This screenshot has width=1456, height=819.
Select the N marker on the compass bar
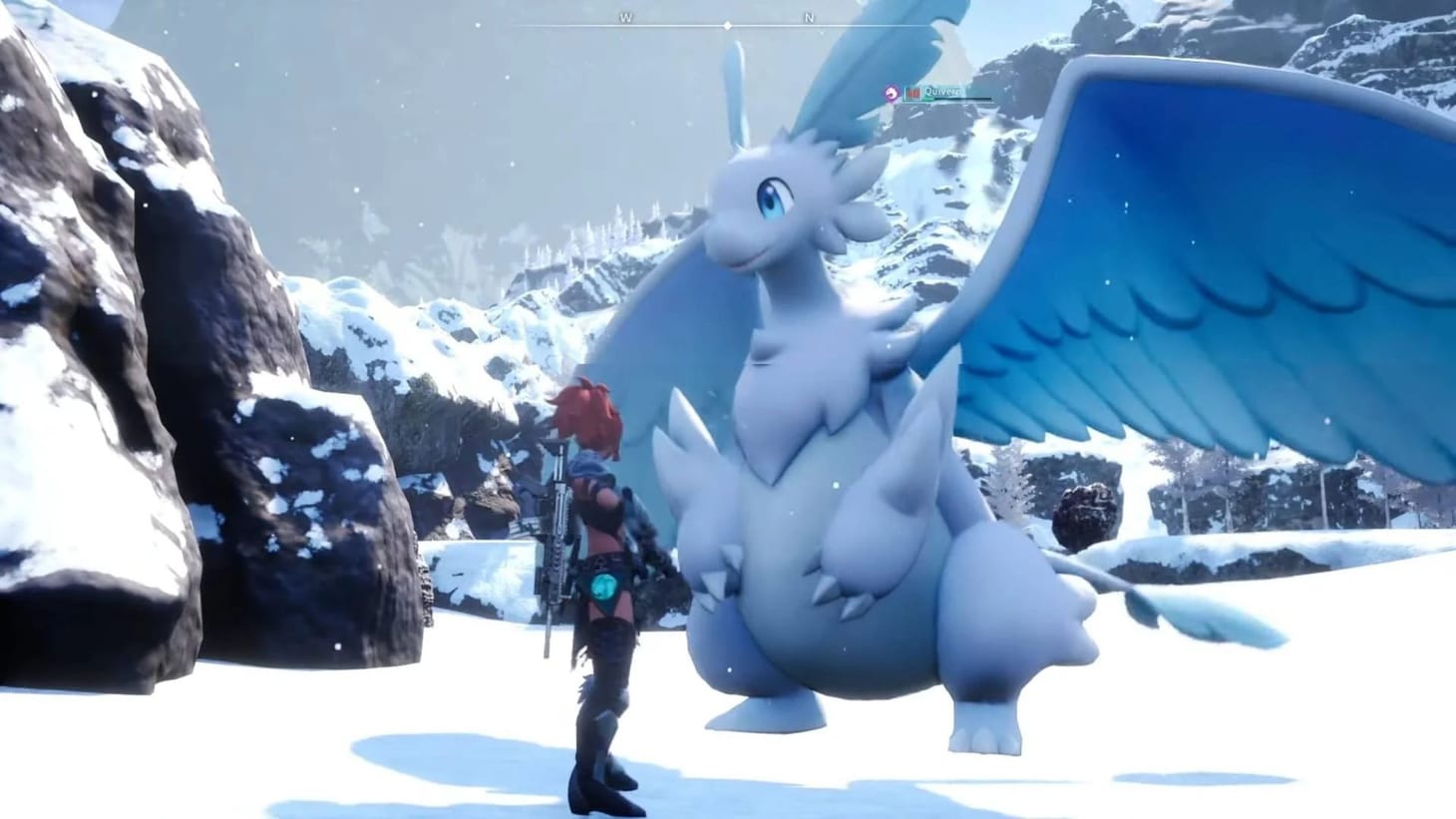[x=811, y=18]
